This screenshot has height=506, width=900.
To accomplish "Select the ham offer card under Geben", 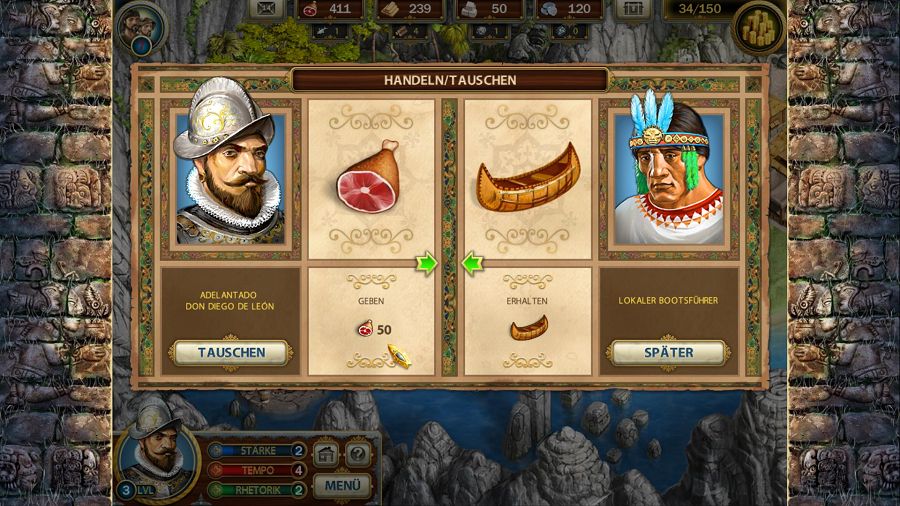I will pos(371,180).
